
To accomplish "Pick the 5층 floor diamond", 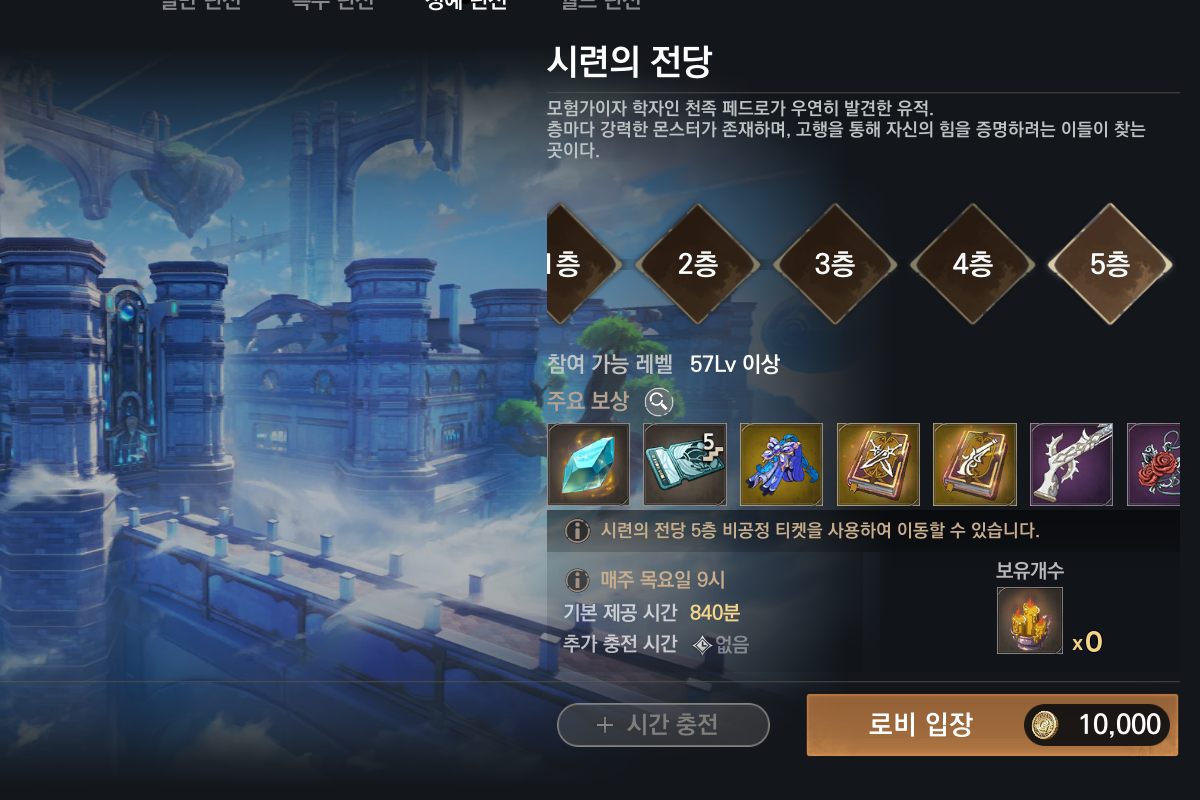I will 1109,264.
